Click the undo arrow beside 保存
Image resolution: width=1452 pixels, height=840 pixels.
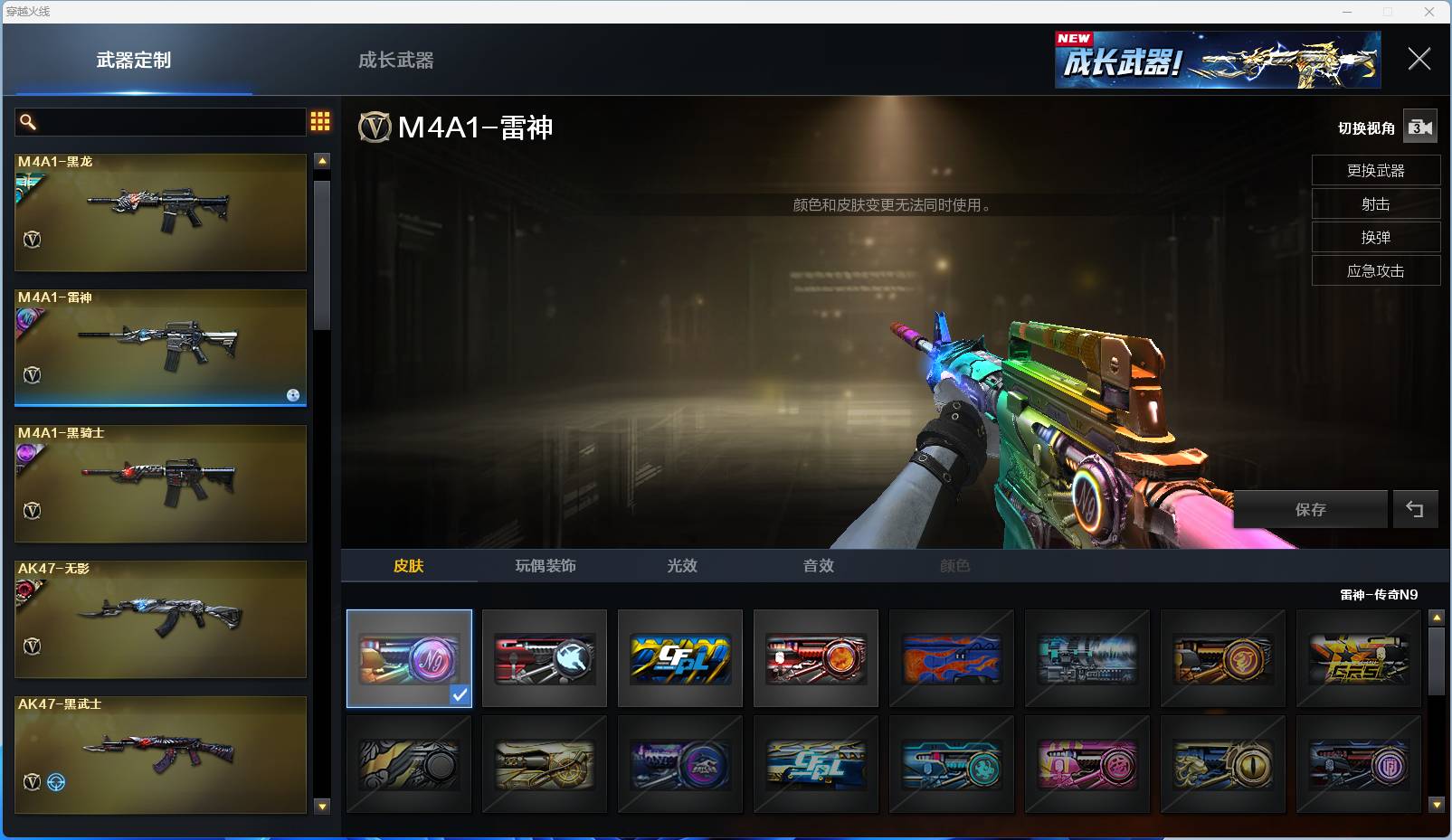tap(1415, 510)
